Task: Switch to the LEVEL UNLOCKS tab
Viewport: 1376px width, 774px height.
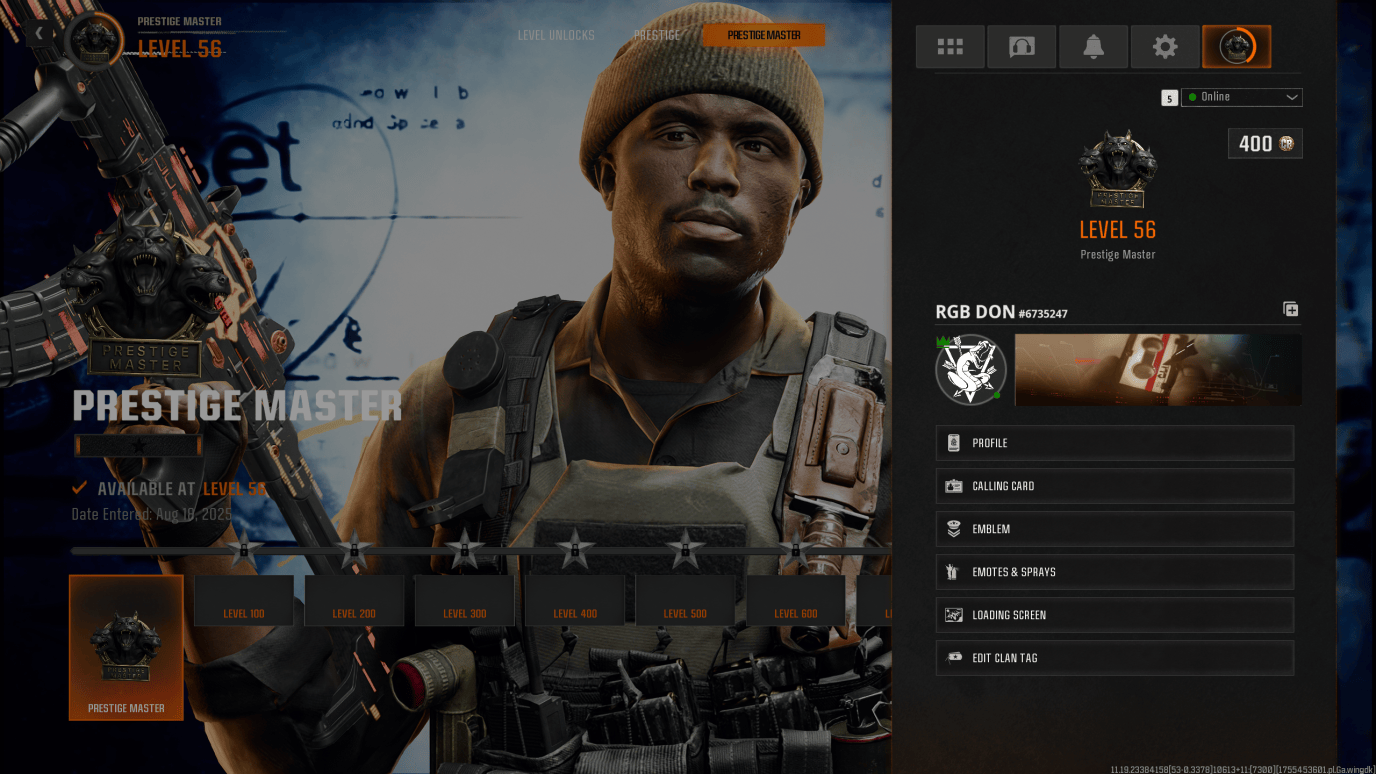Action: (557, 34)
